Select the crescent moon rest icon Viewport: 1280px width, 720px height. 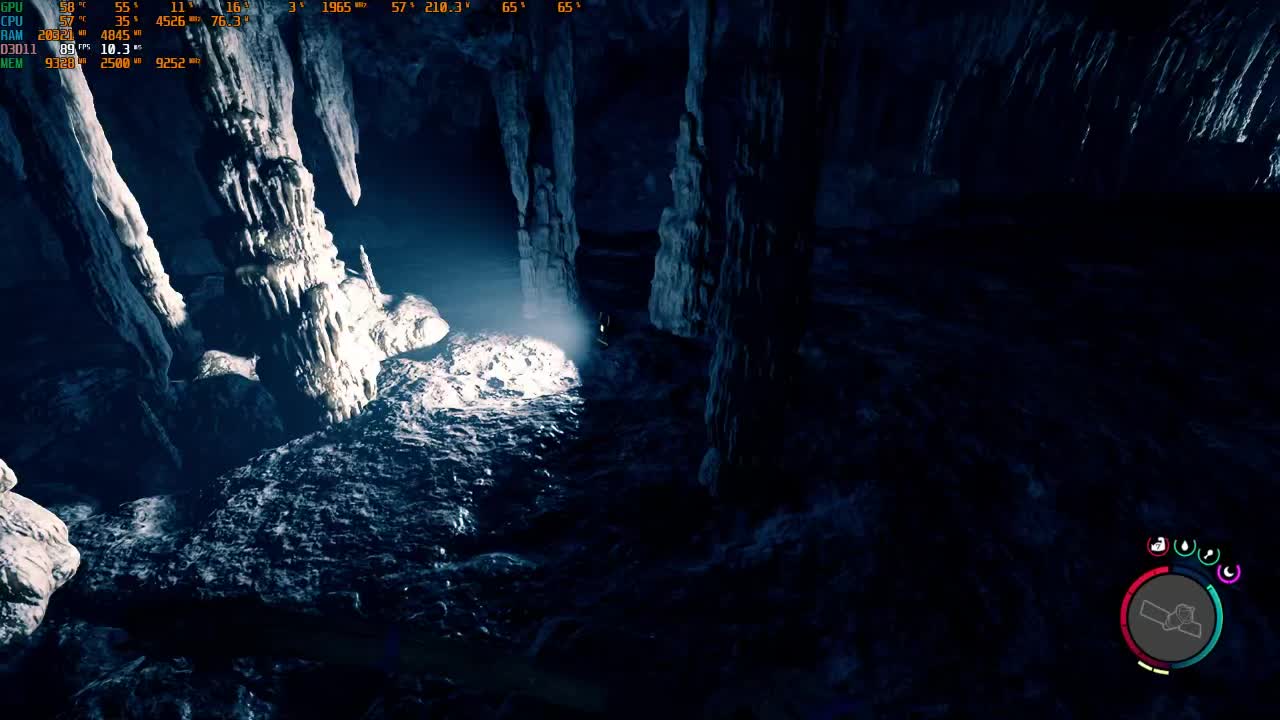click(1229, 573)
